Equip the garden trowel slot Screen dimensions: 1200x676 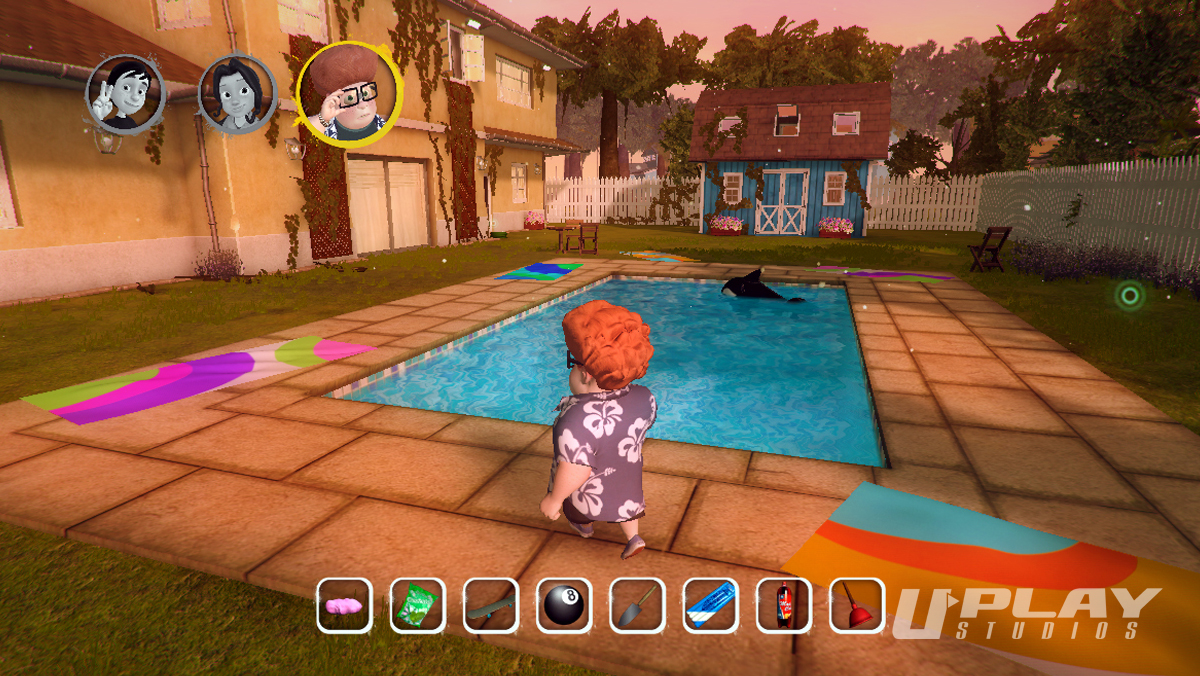(x=637, y=605)
